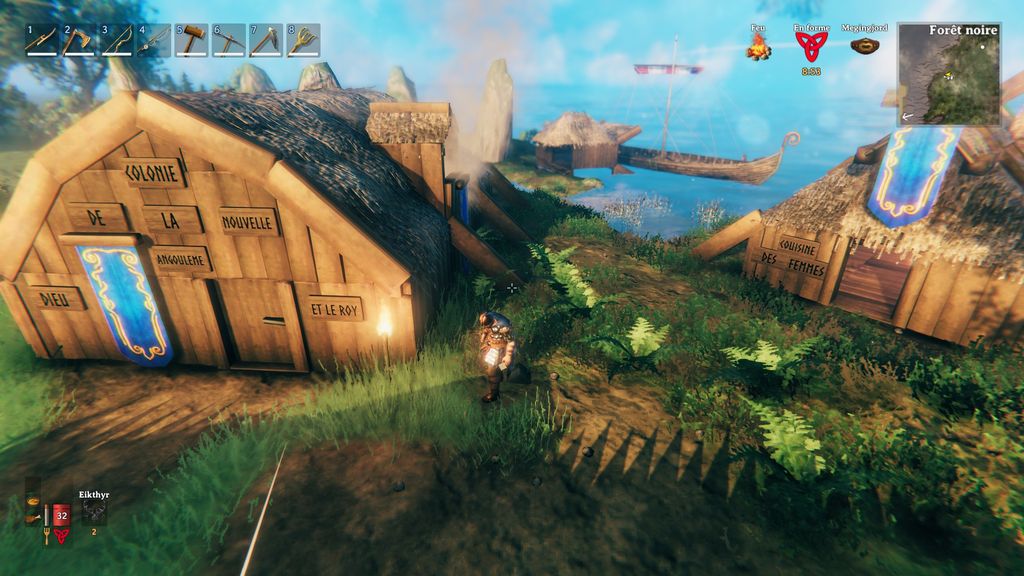Equip the wooden hammer in slot 5

pyautogui.click(x=191, y=41)
